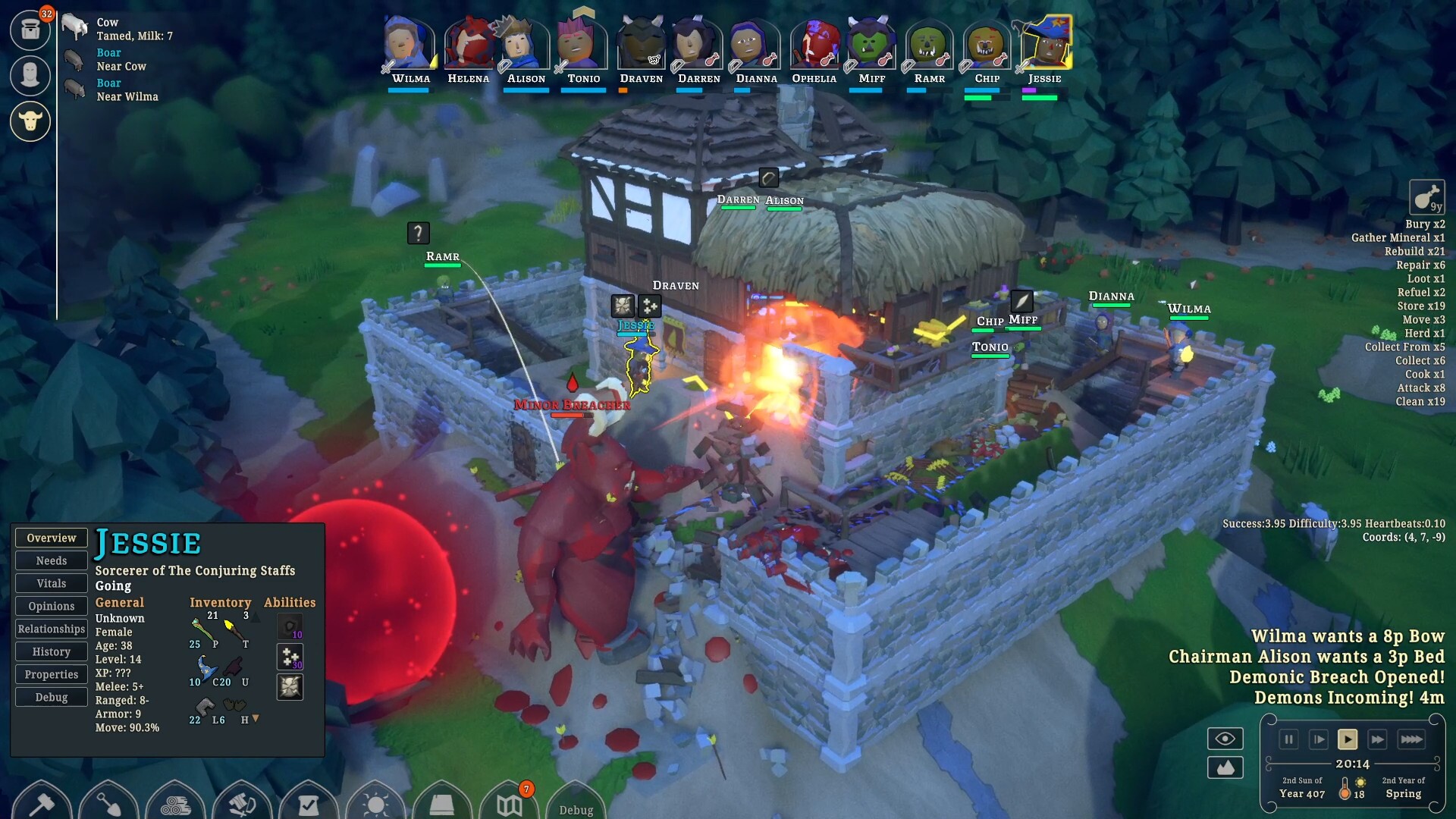Click the Debug button on bottom bar
The height and width of the screenshot is (819, 1456).
575,810
